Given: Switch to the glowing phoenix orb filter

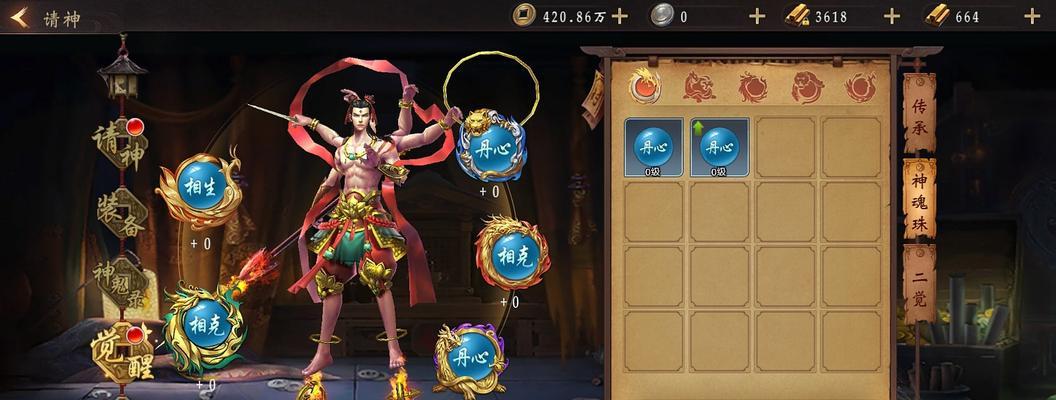Looking at the screenshot, I should coord(644,84).
